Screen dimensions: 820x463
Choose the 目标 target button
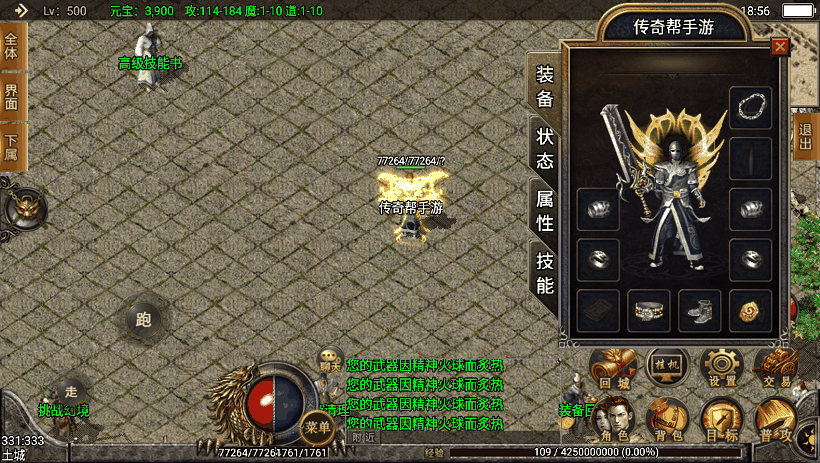click(721, 420)
